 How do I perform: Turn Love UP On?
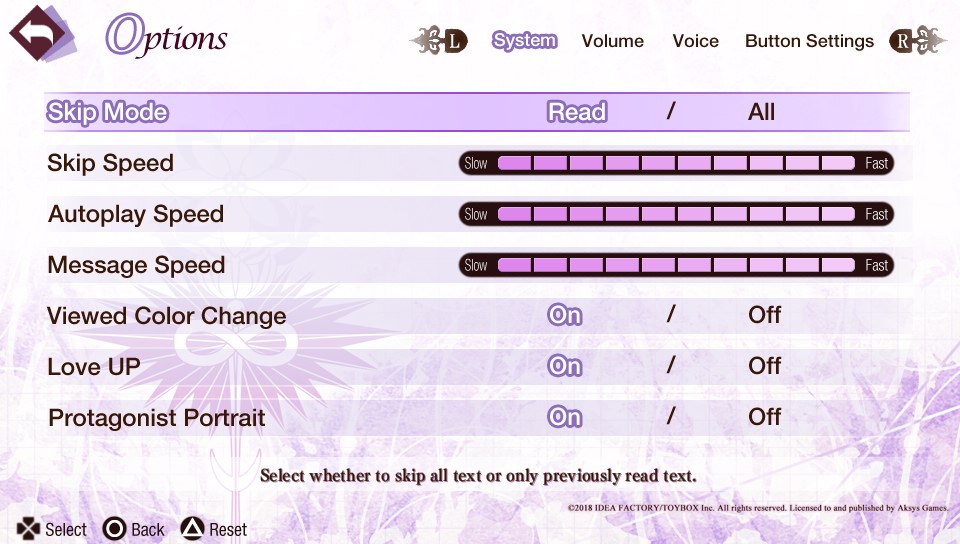pos(565,367)
